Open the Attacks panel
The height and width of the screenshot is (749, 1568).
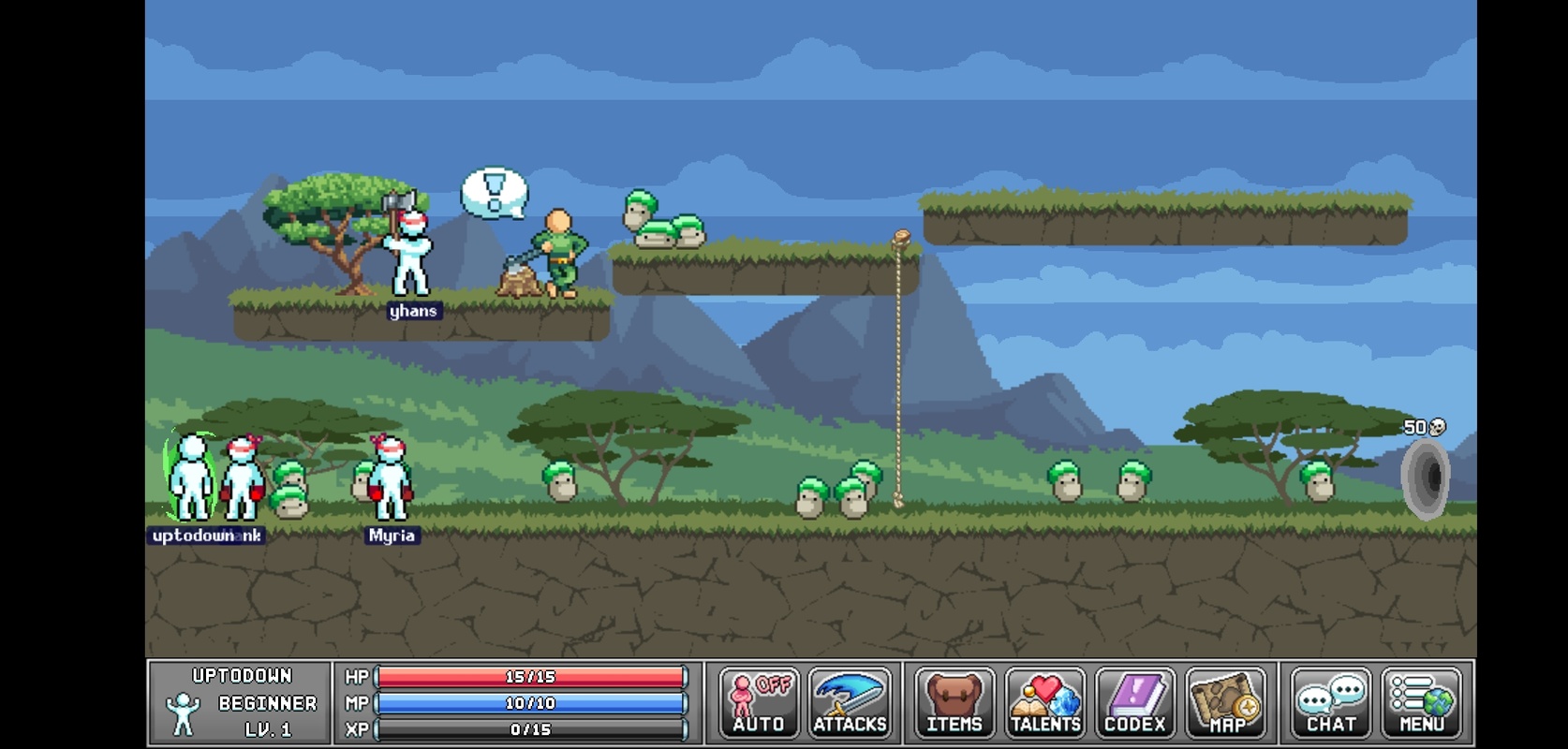[x=850, y=702]
